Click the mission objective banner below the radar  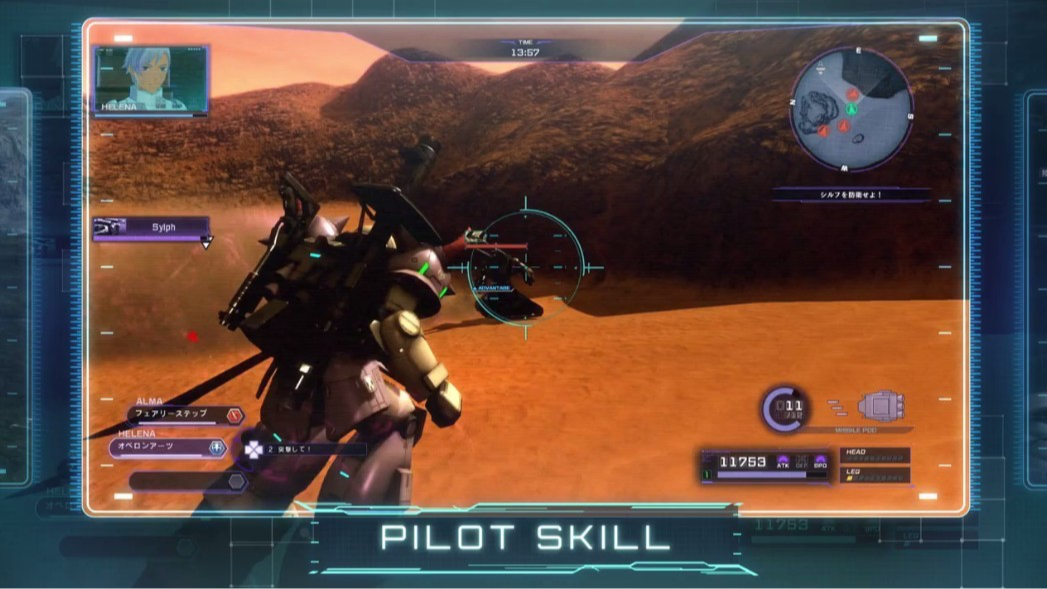pos(851,195)
